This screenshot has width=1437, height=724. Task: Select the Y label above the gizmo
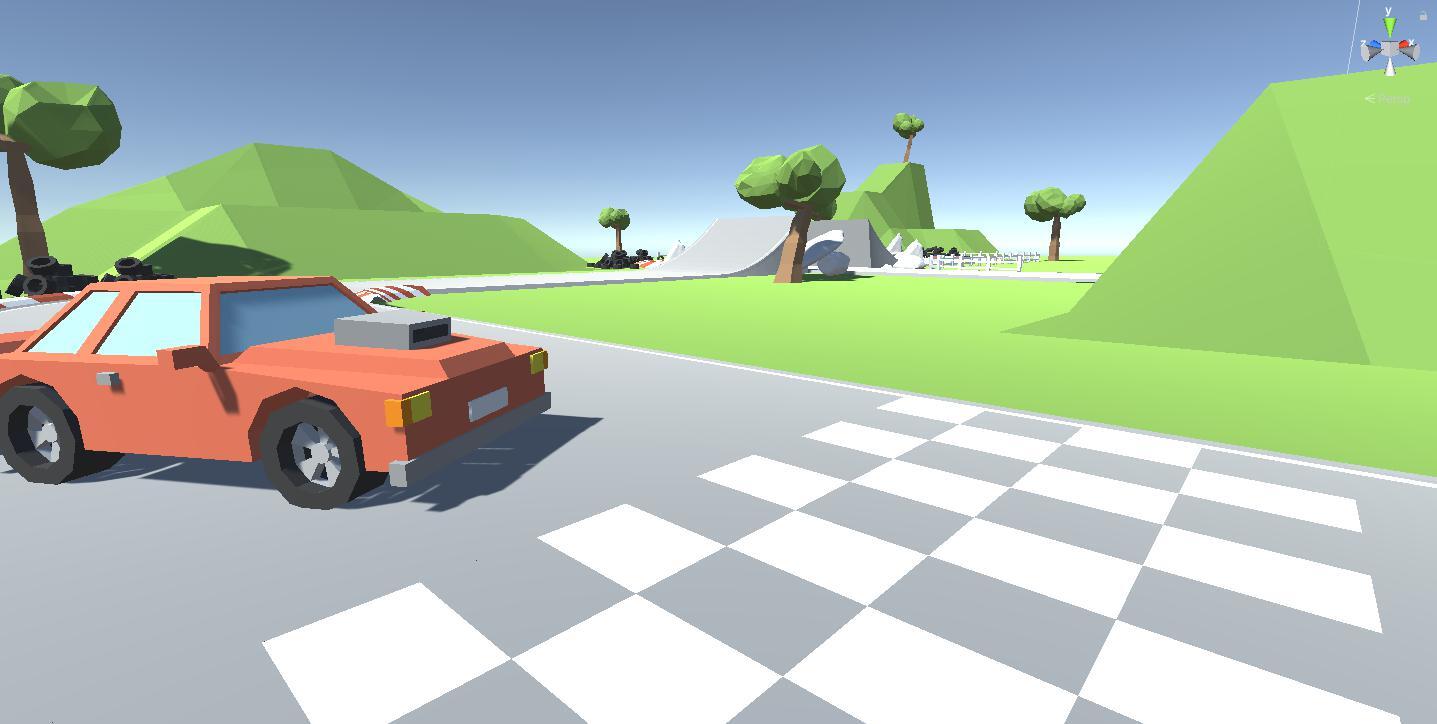[x=1388, y=11]
